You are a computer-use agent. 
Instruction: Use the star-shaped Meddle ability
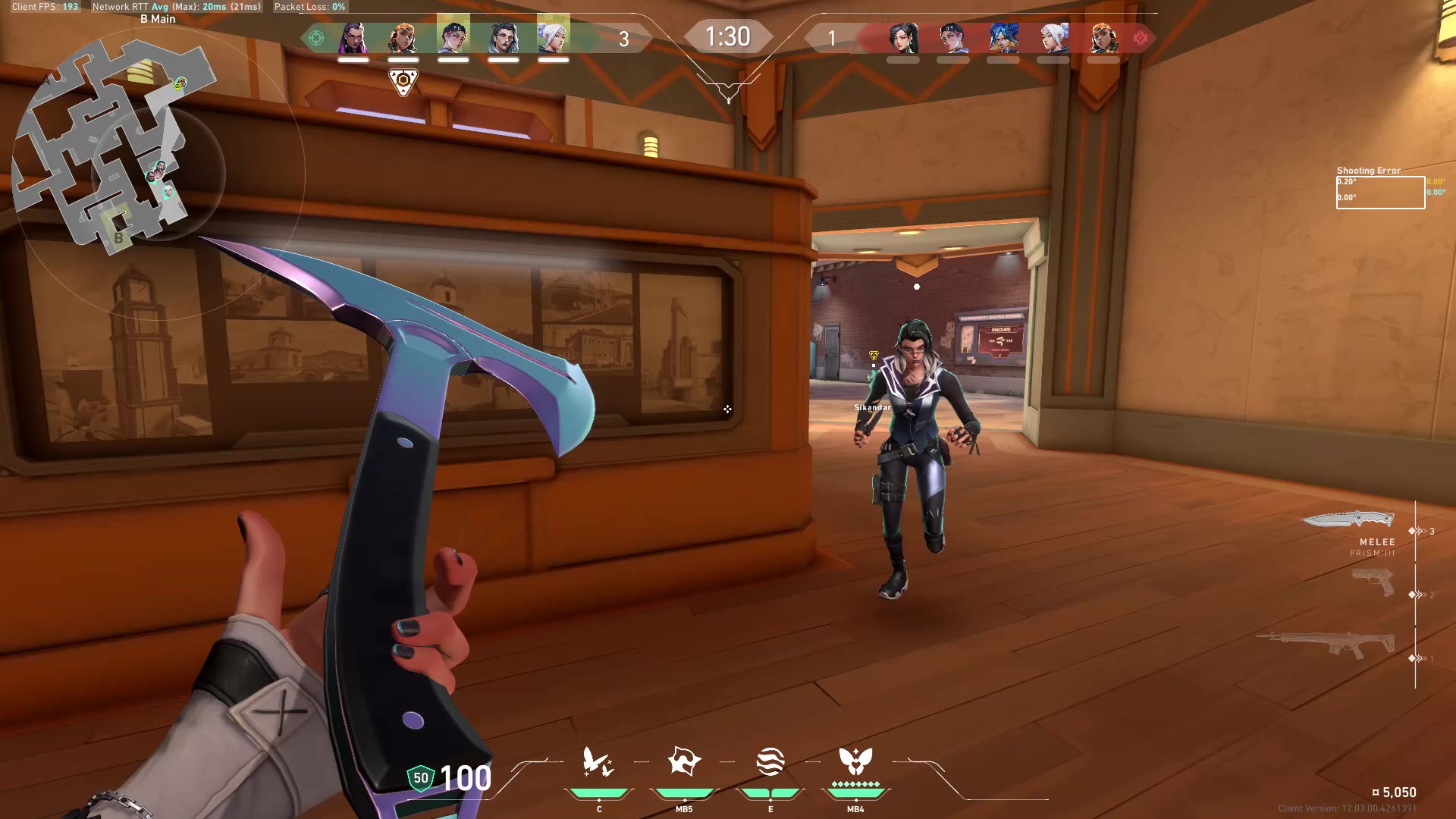tap(684, 762)
